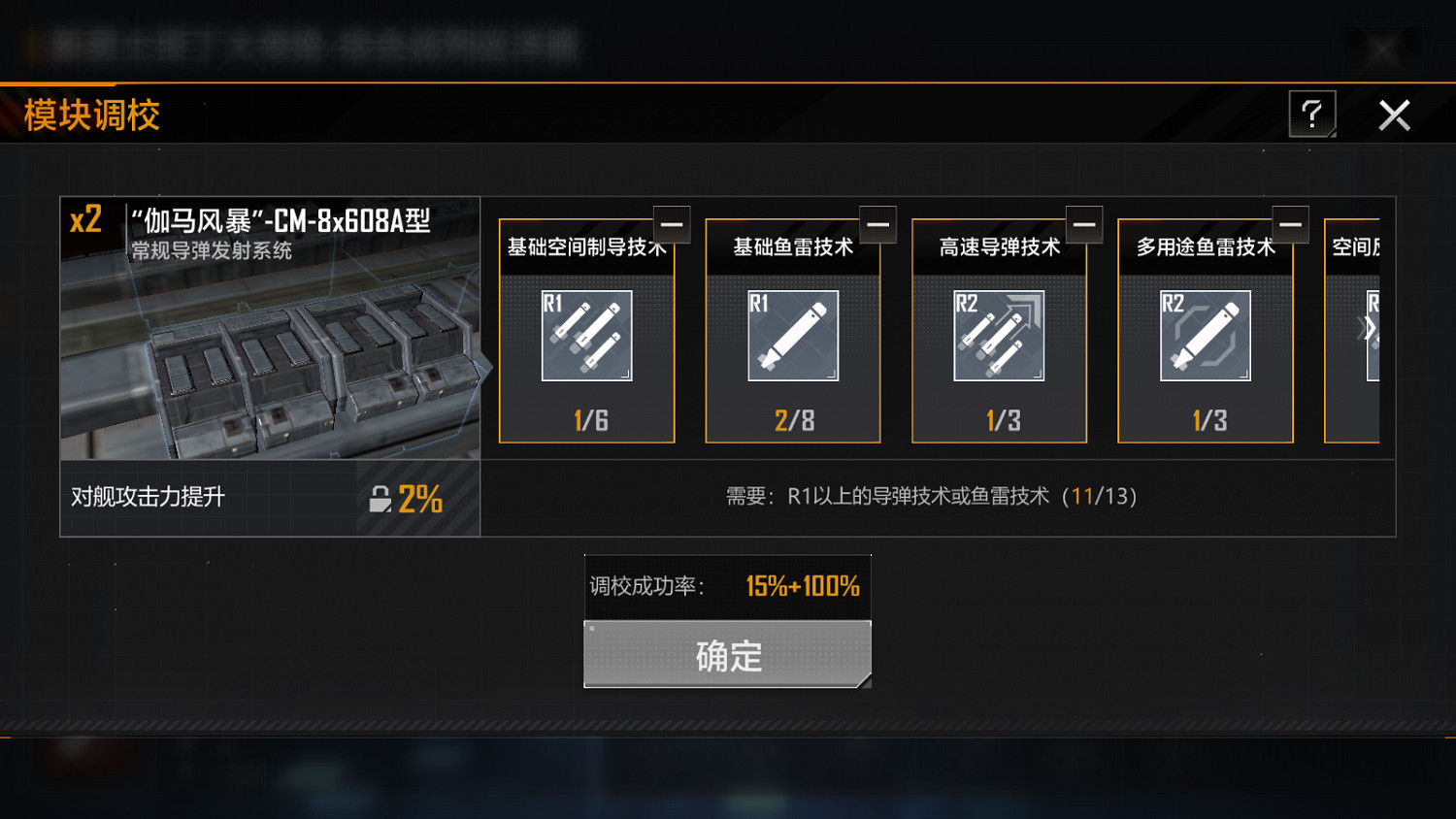
Task: Open the help question mark icon
Action: 1312,115
